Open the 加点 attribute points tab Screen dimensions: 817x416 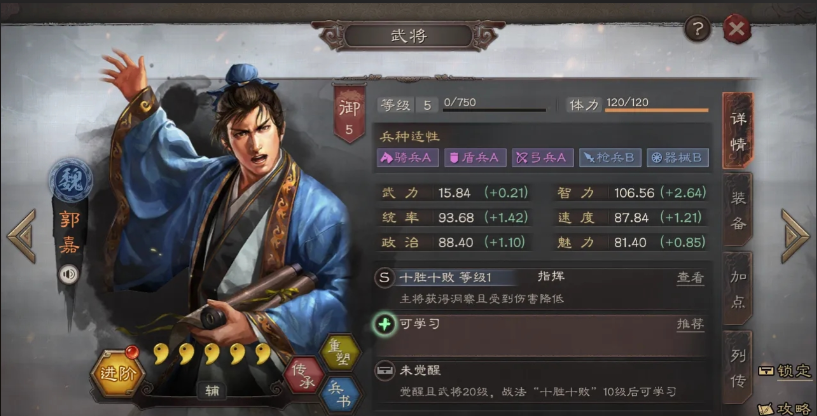tap(737, 288)
